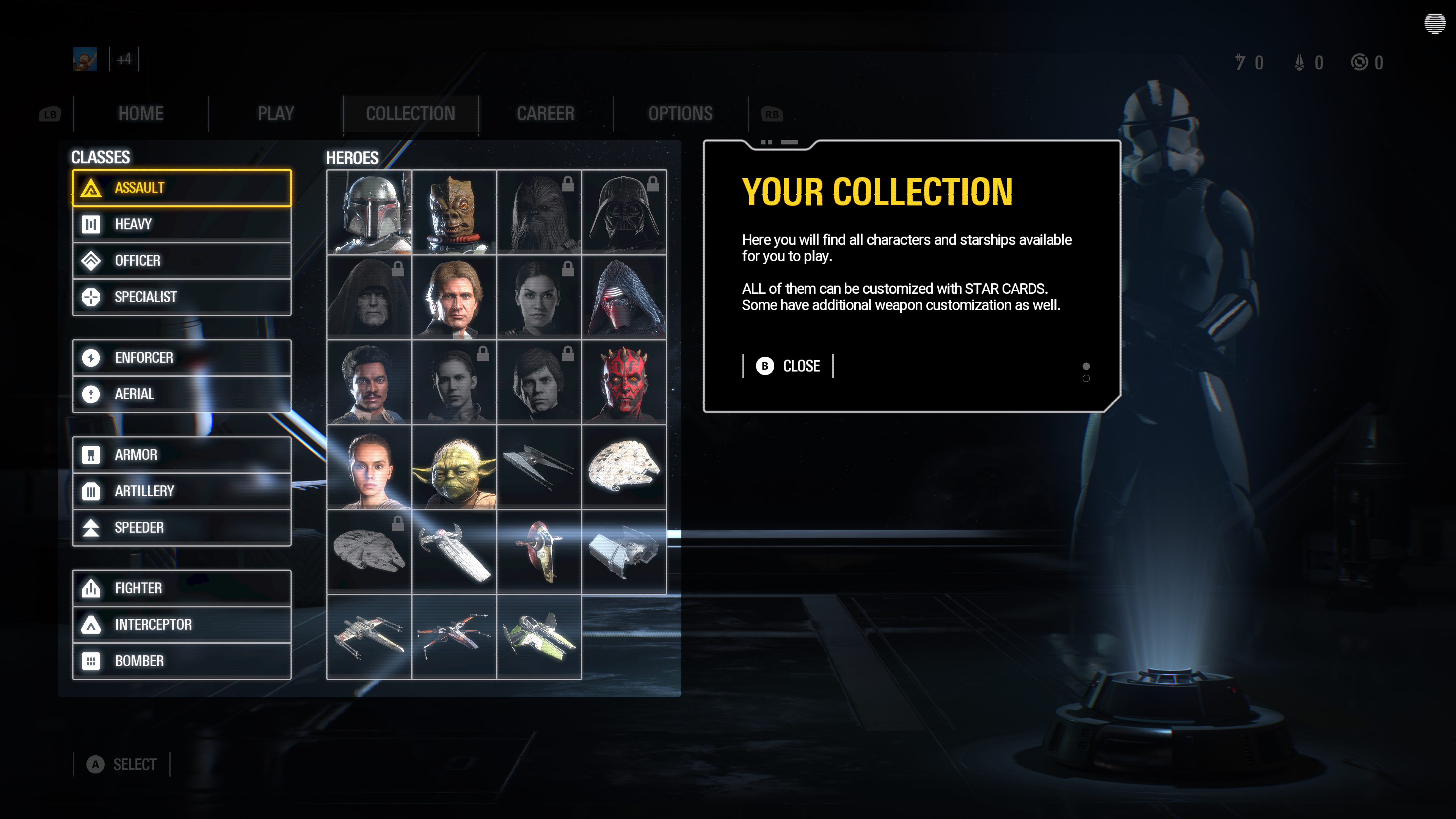Viewport: 1456px width, 819px height.
Task: Choose the Han Solo hero tile
Action: [x=454, y=297]
